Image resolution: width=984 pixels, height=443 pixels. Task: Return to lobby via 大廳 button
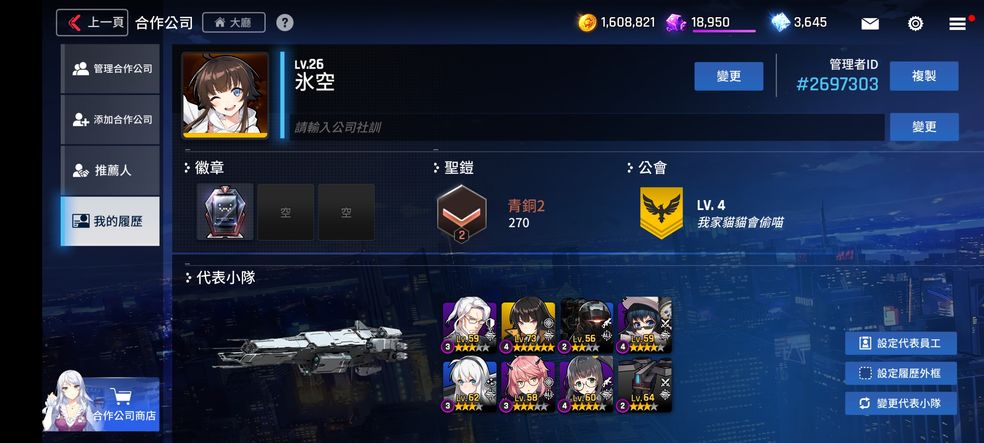tap(233, 22)
